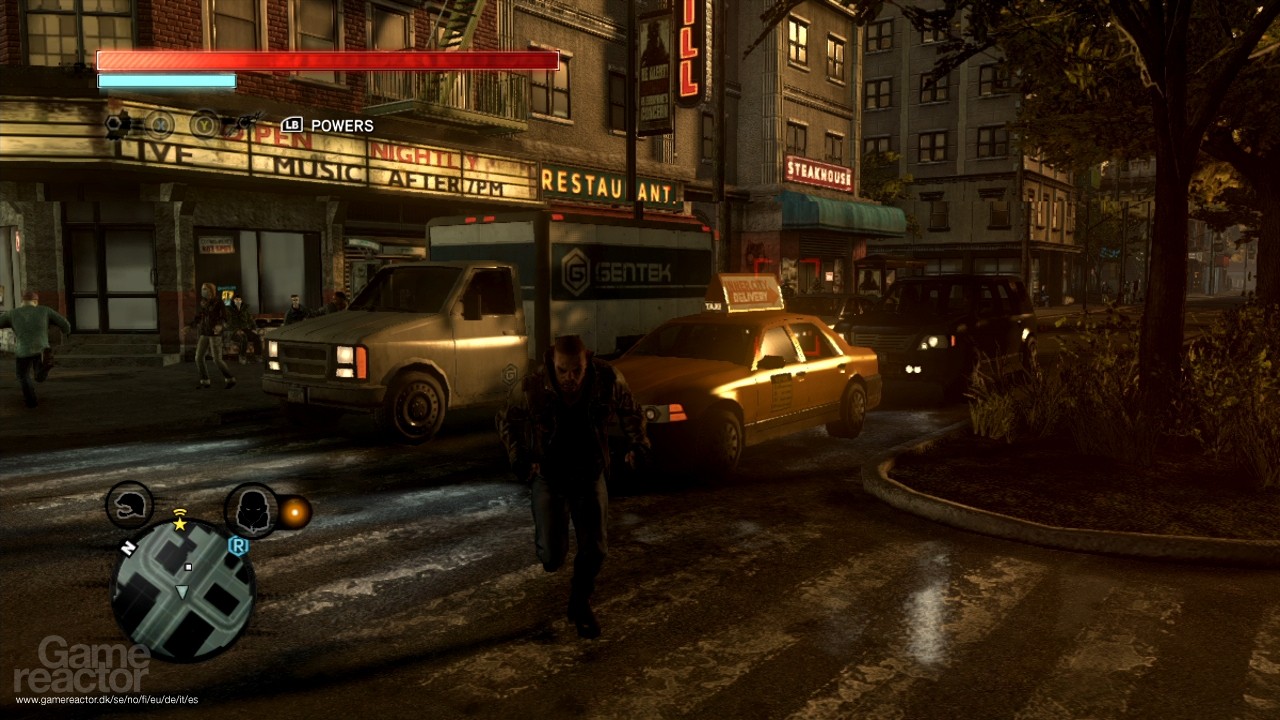Toggle the yellow star waypoint marker
Image resolution: width=1280 pixels, height=720 pixels.
click(179, 523)
